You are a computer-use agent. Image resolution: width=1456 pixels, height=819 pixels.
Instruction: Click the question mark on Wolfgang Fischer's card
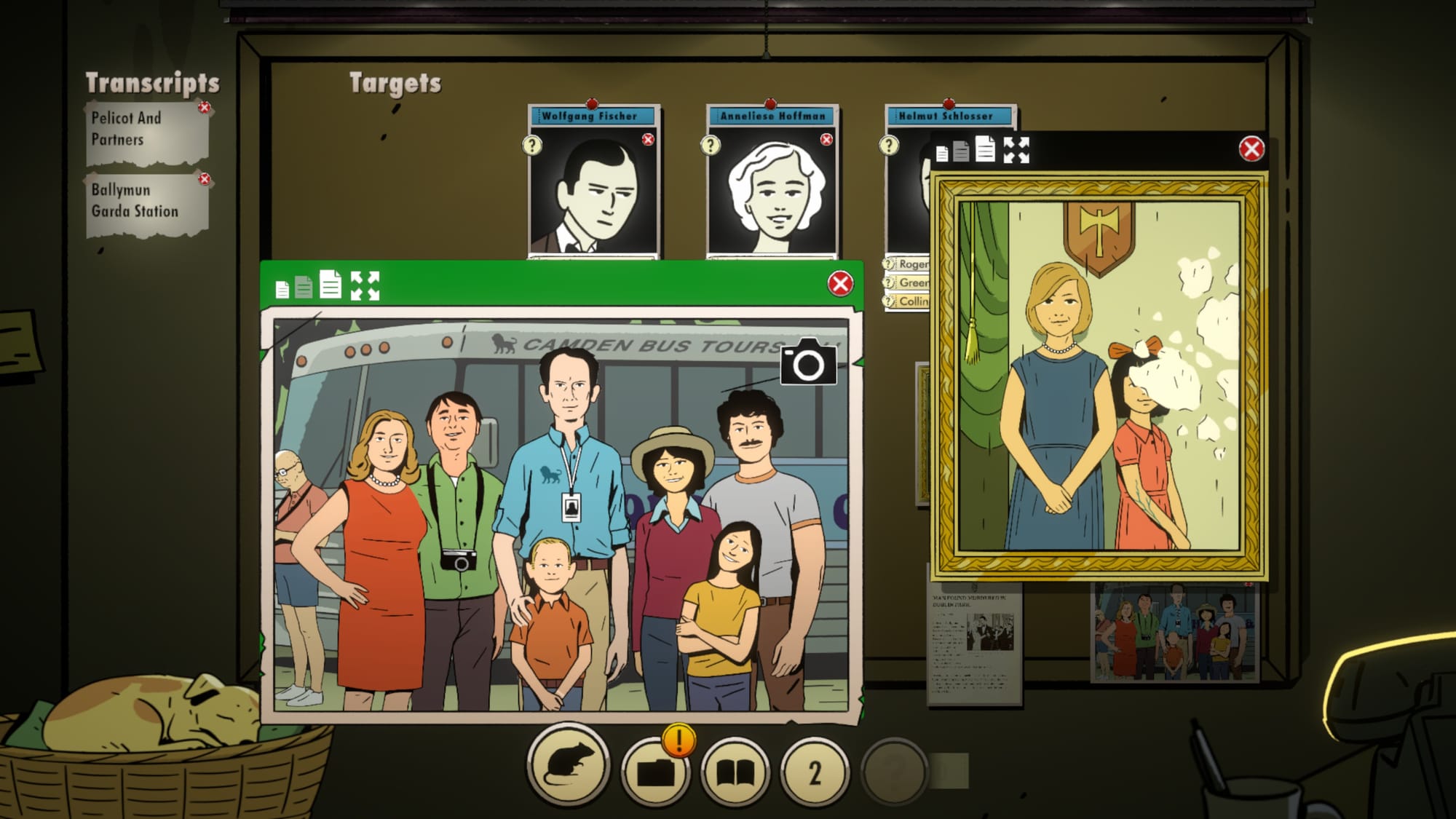tap(532, 145)
